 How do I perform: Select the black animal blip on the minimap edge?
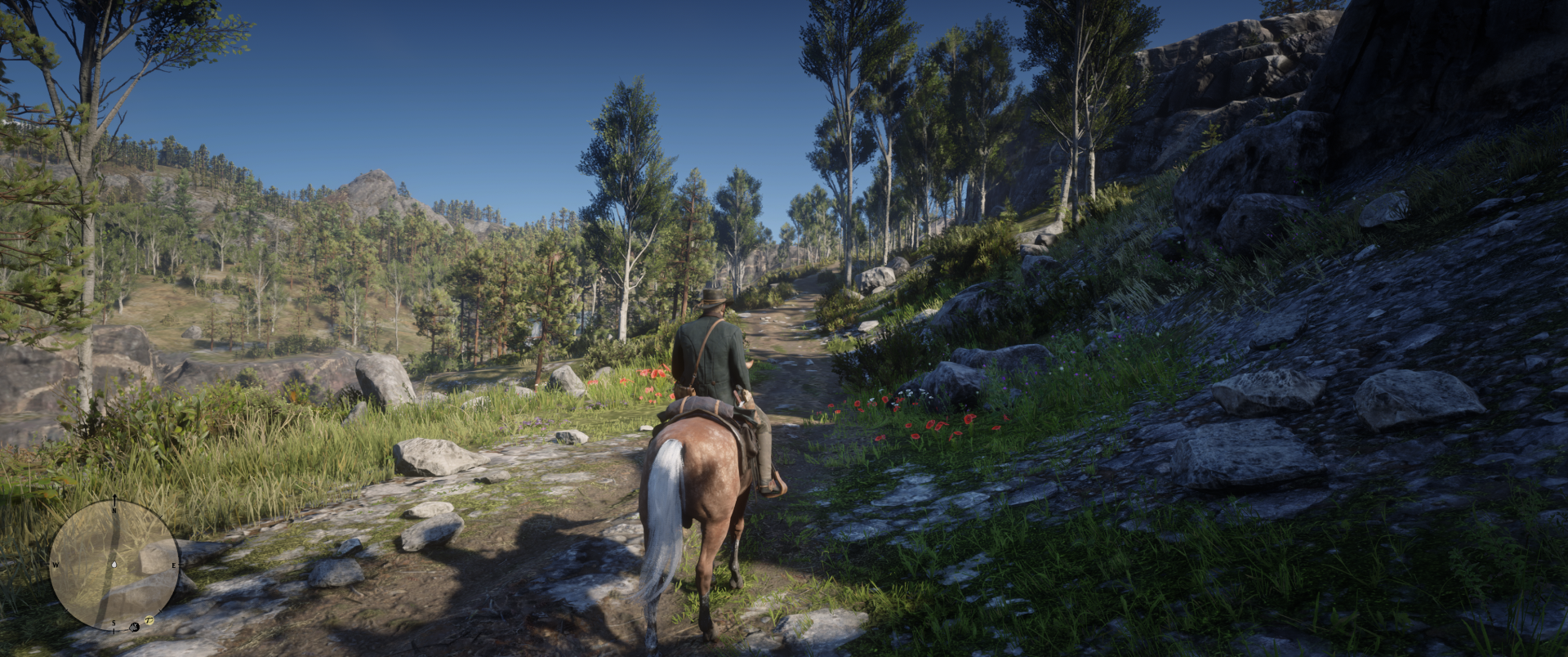(135, 628)
